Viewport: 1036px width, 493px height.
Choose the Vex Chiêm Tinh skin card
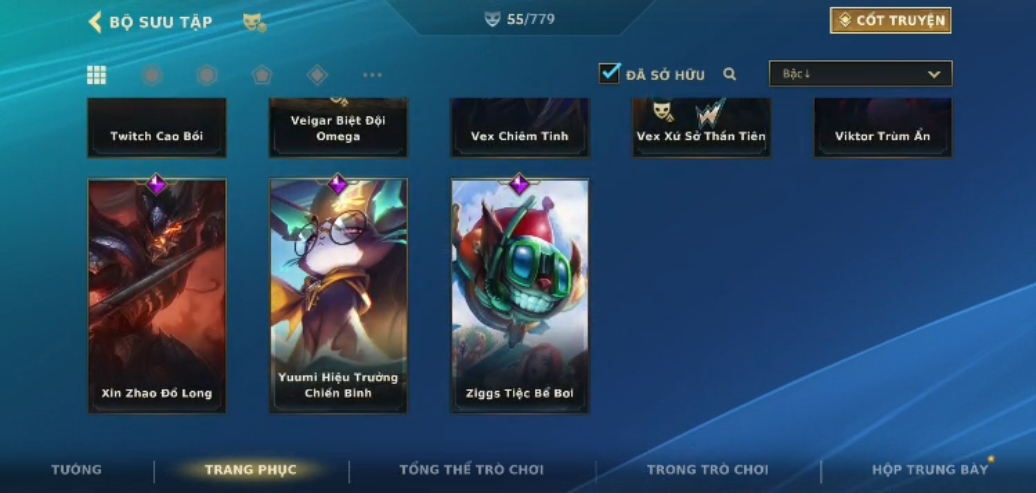pos(519,128)
